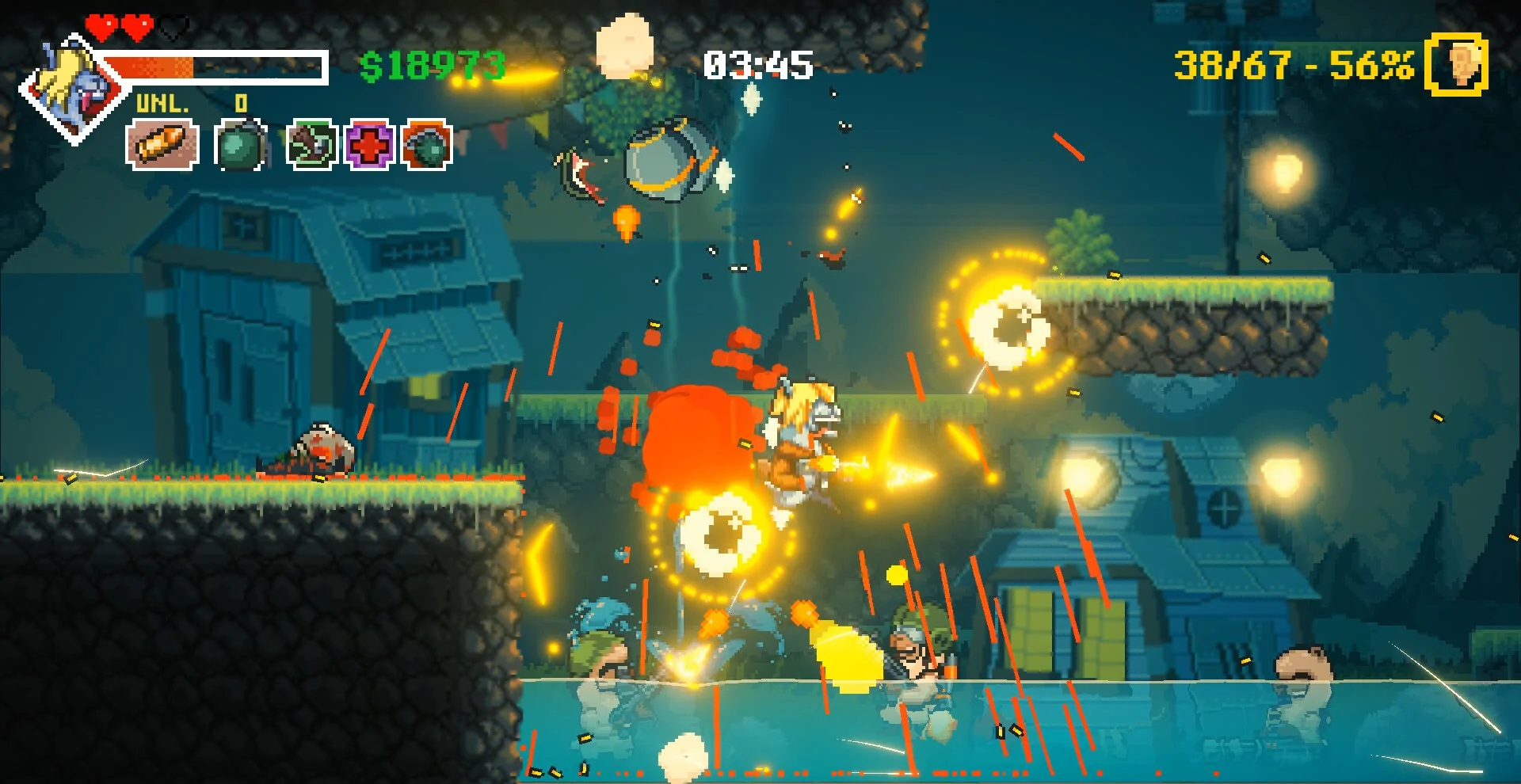Click the orange-framed grenade perk icon
The image size is (1521, 784).
pyautogui.click(x=427, y=145)
